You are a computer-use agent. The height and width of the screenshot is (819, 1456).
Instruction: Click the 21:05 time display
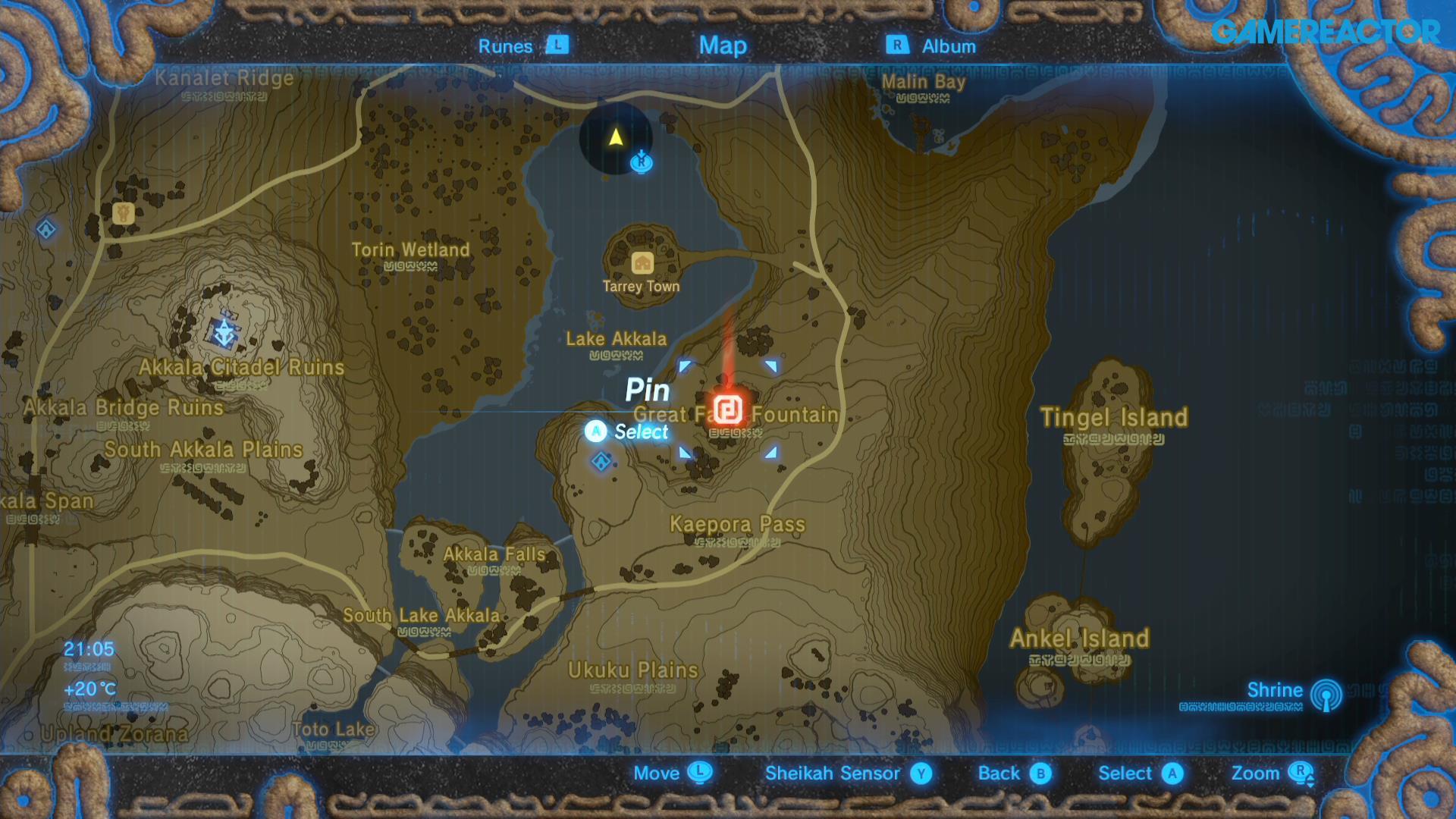(x=88, y=649)
